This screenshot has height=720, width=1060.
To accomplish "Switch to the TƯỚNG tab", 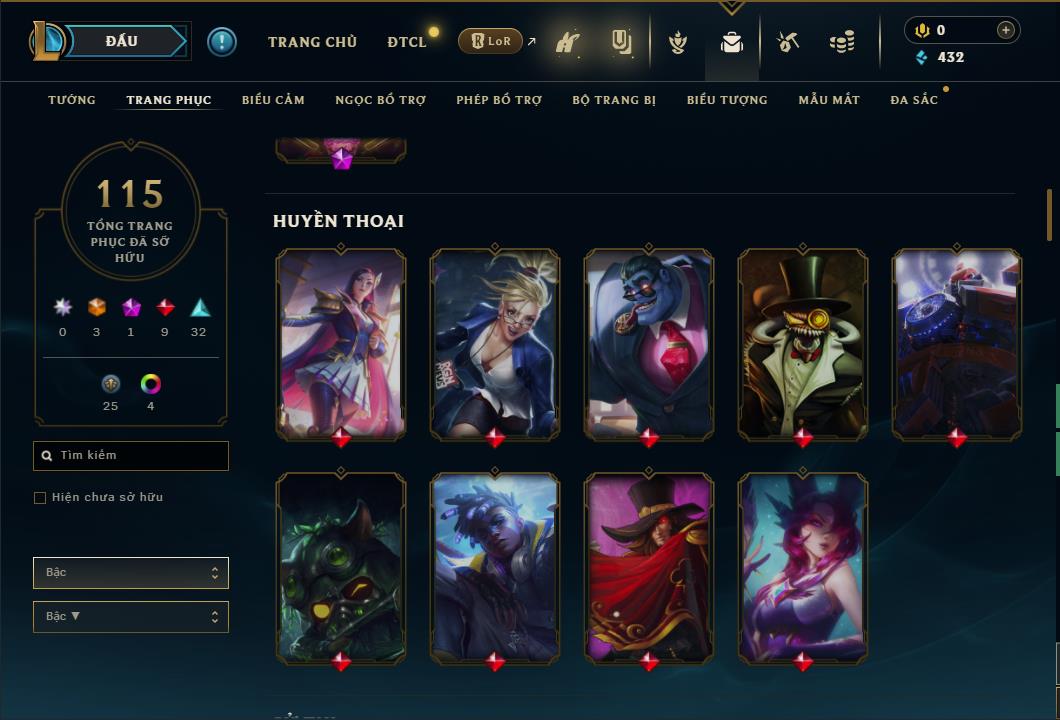I will click(x=72, y=100).
